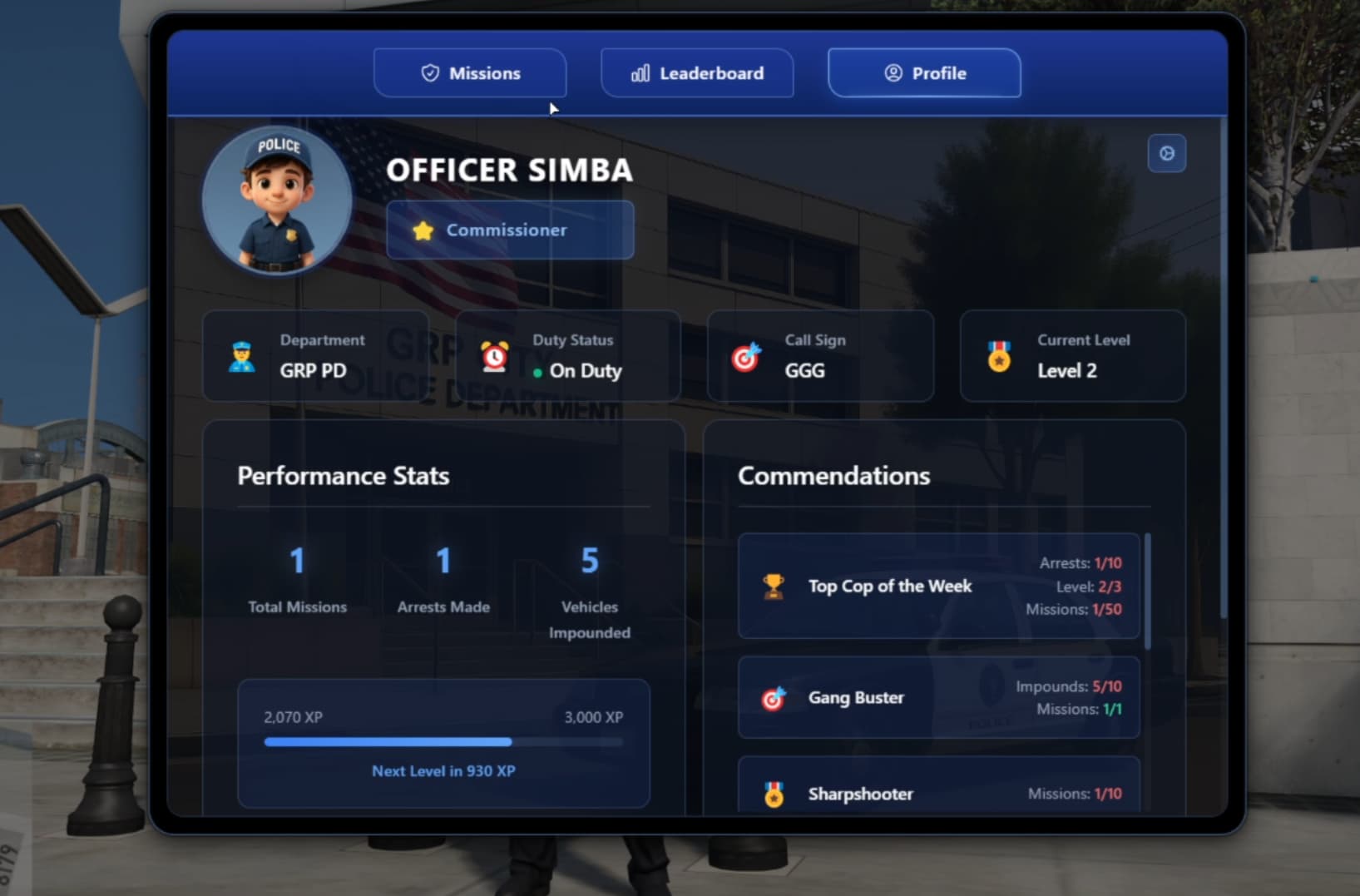Image resolution: width=1360 pixels, height=896 pixels.
Task: Click the shield icon on Missions tab
Action: click(x=429, y=73)
